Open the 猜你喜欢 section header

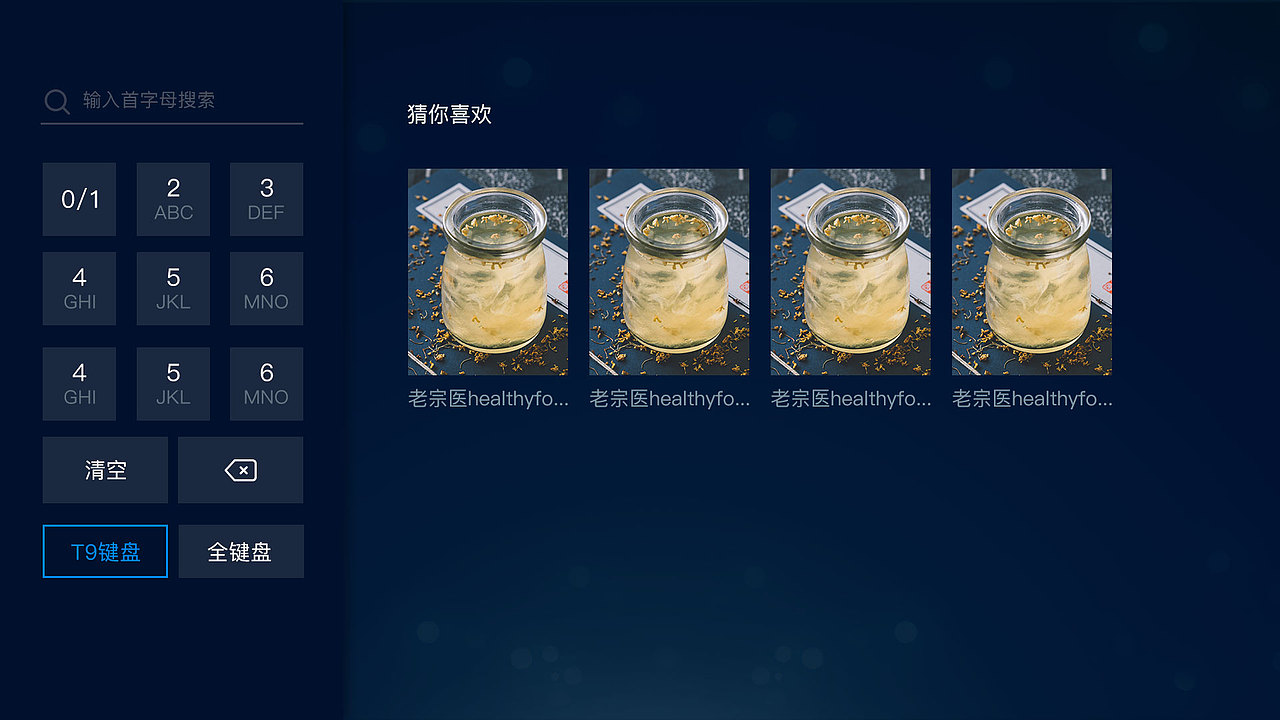click(447, 115)
